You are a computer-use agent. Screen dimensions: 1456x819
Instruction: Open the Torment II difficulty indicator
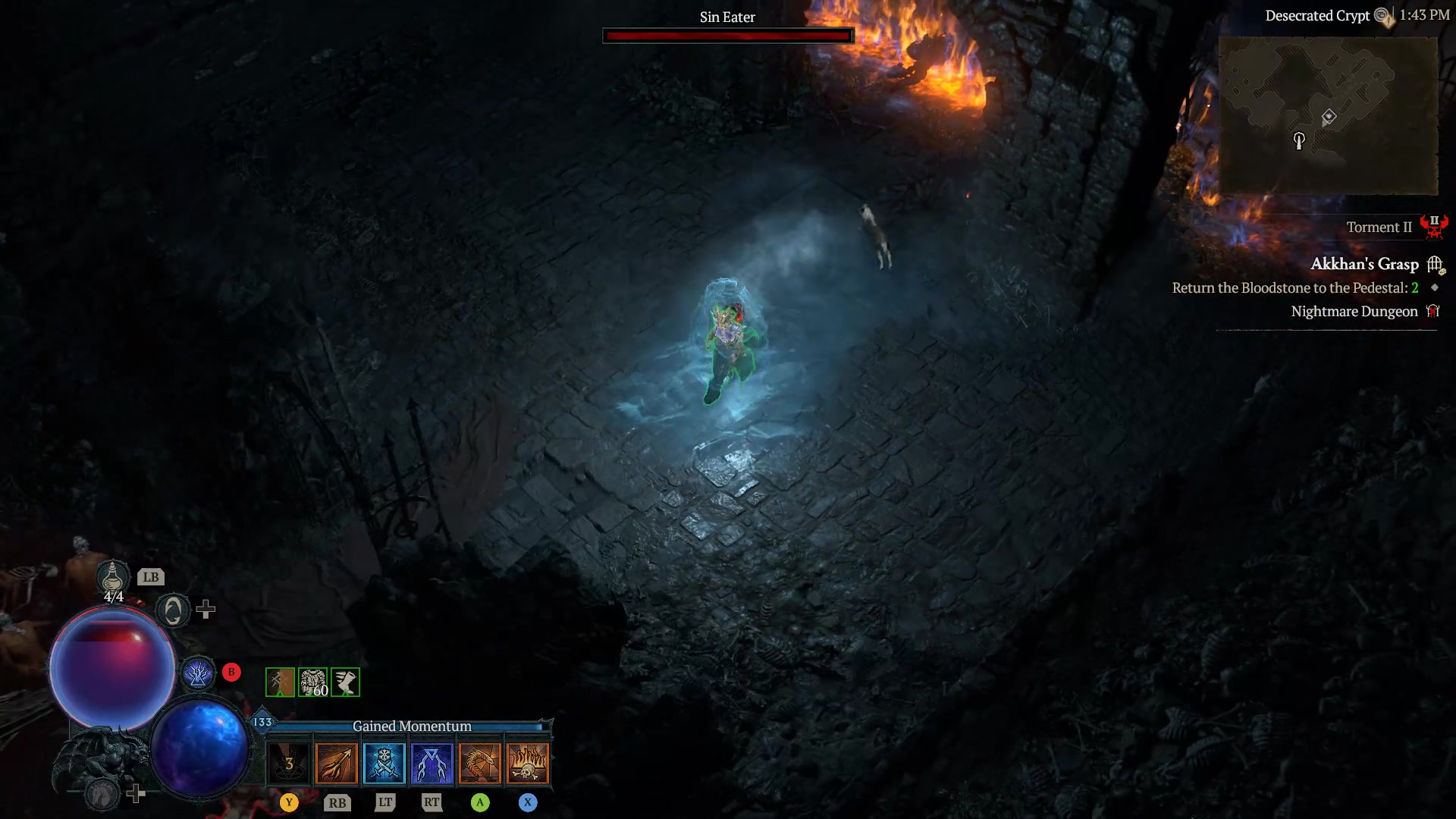[x=1378, y=227]
